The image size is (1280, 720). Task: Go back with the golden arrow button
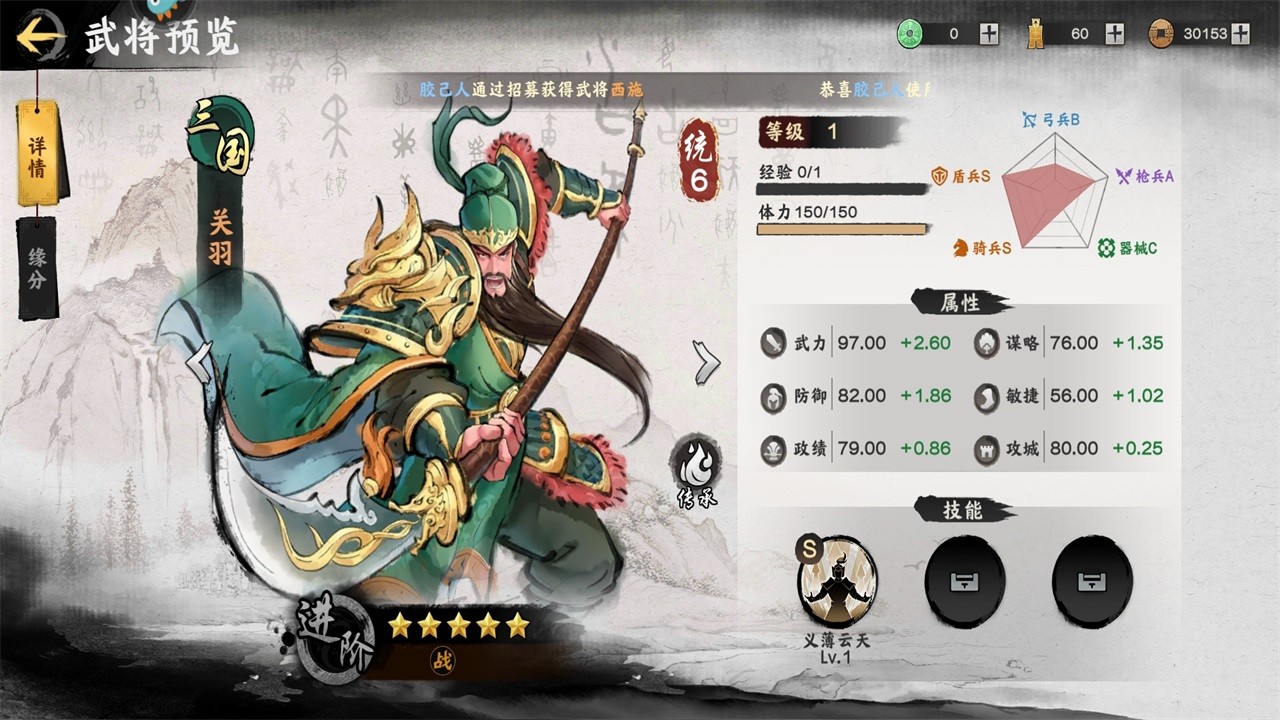click(x=40, y=38)
